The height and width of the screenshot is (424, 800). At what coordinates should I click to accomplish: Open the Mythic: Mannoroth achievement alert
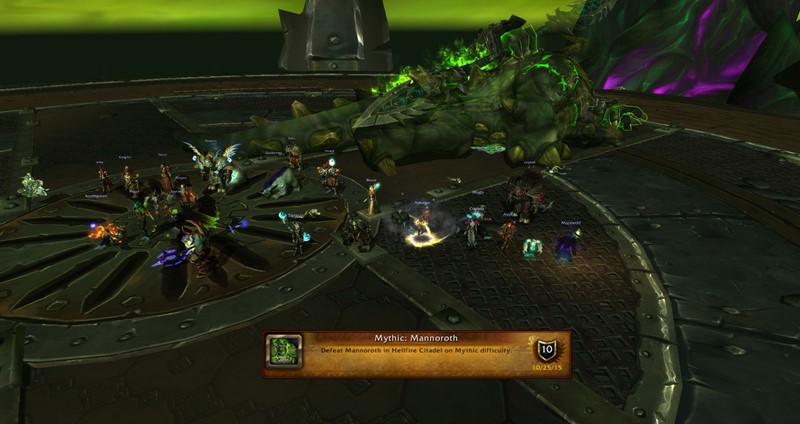click(416, 353)
